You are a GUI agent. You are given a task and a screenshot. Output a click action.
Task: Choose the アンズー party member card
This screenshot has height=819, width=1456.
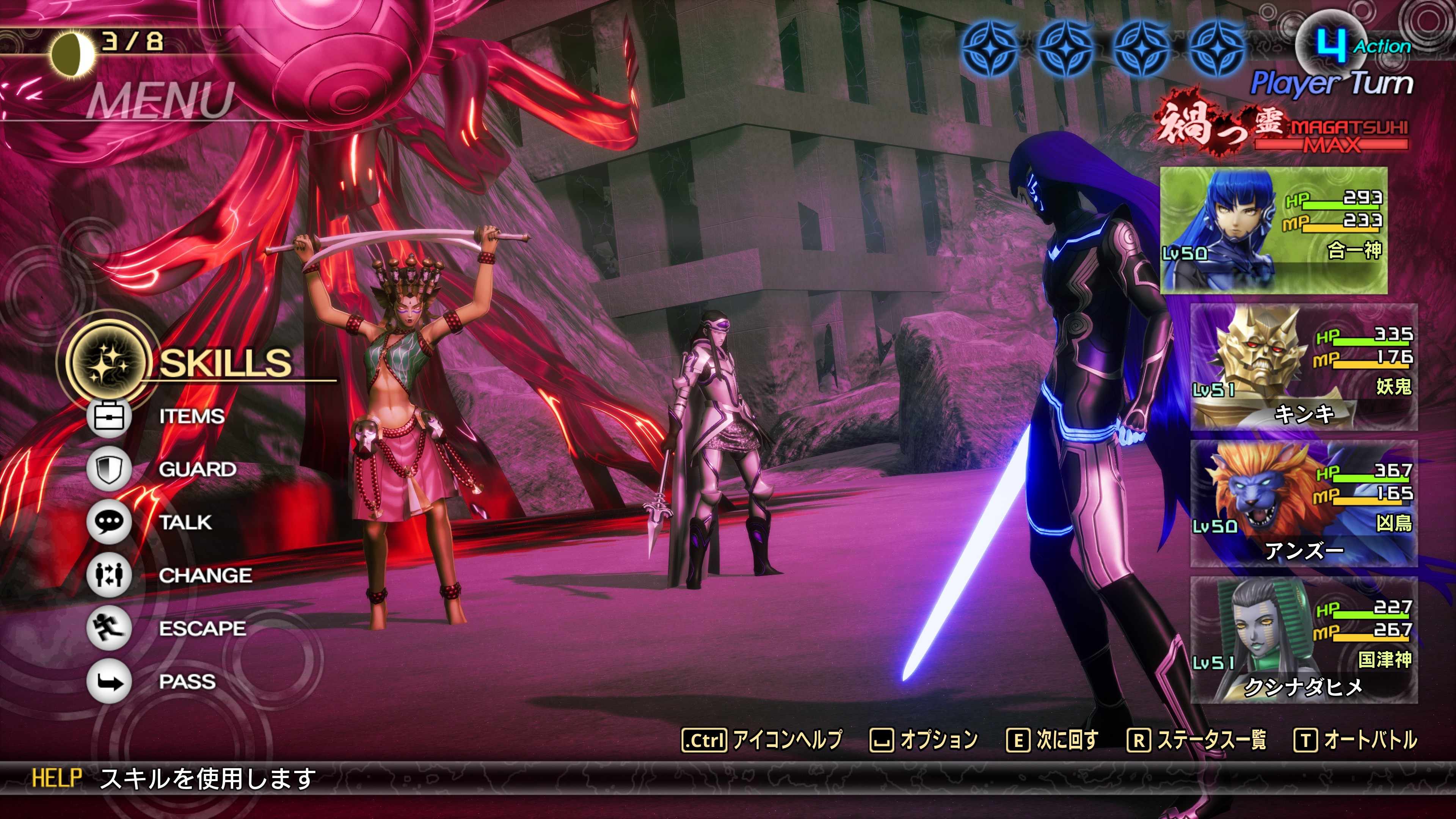(1304, 504)
